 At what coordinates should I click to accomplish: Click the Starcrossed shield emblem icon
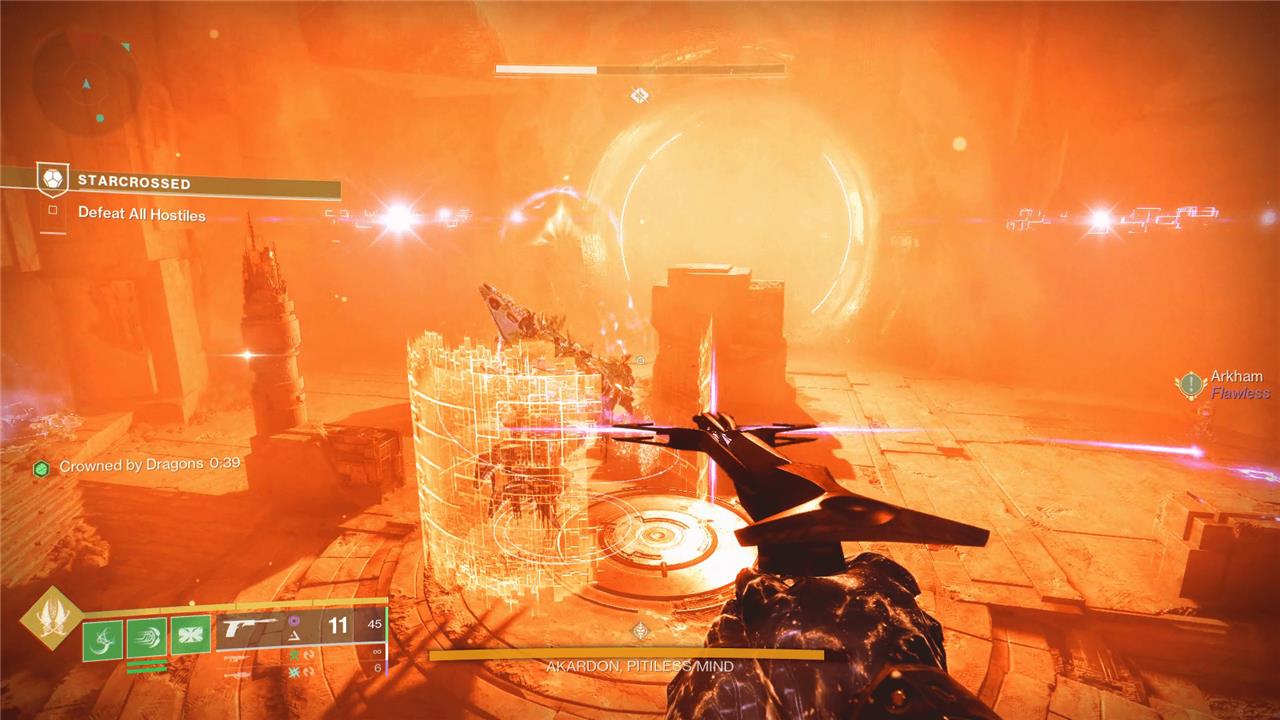point(53,180)
